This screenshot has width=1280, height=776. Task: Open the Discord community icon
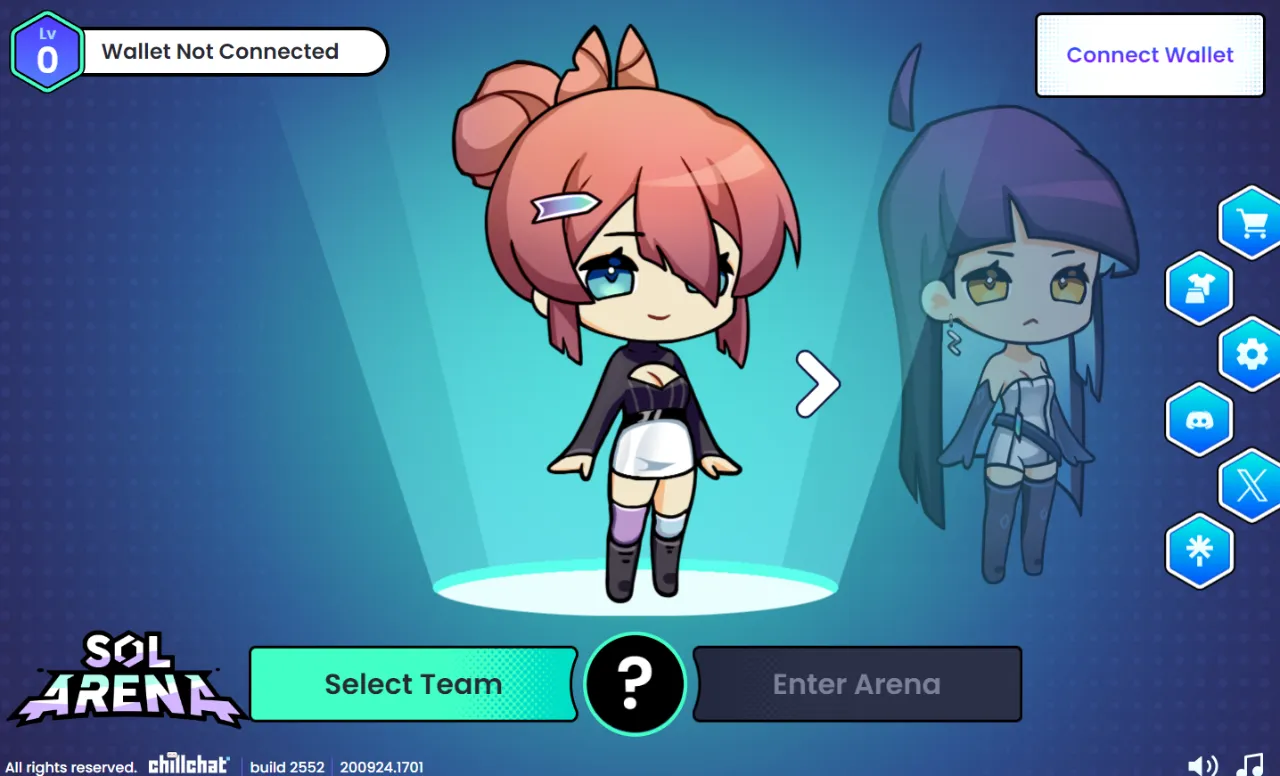[1199, 420]
